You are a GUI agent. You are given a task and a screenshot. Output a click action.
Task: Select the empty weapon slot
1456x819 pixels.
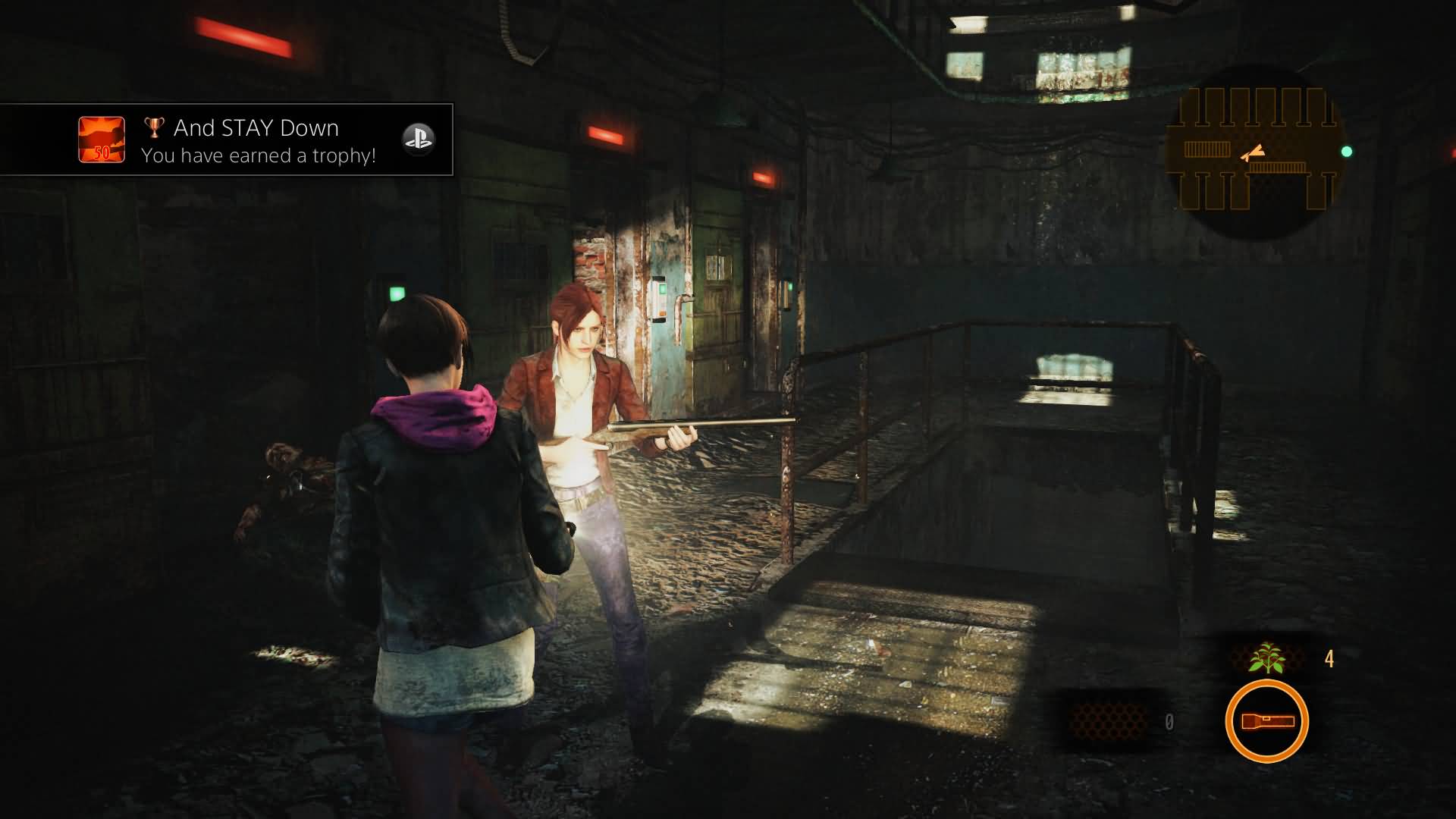pyautogui.click(x=1107, y=720)
